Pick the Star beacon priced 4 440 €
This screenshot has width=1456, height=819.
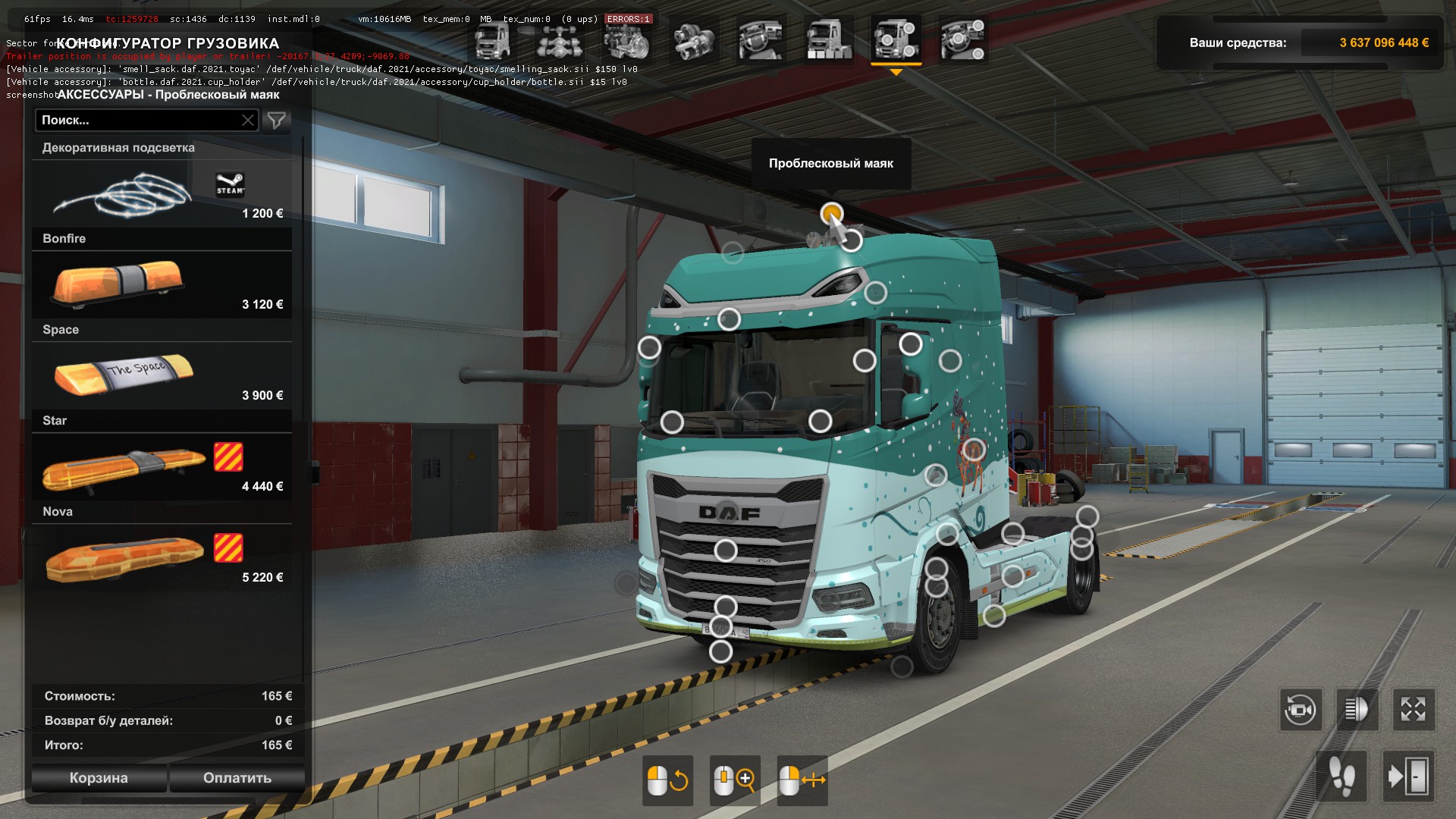(162, 467)
